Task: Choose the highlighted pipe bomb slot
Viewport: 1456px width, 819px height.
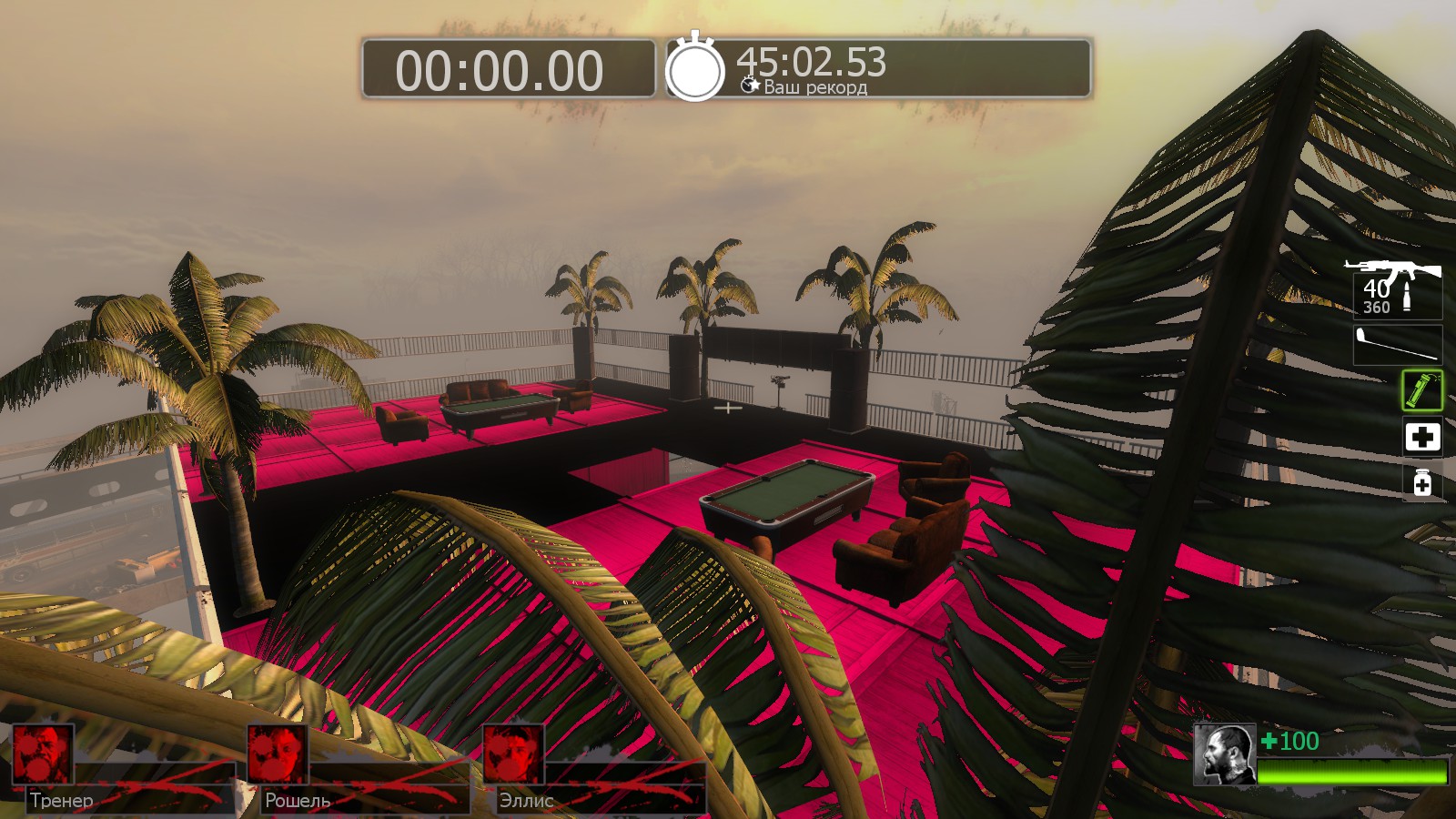Action: click(1421, 390)
